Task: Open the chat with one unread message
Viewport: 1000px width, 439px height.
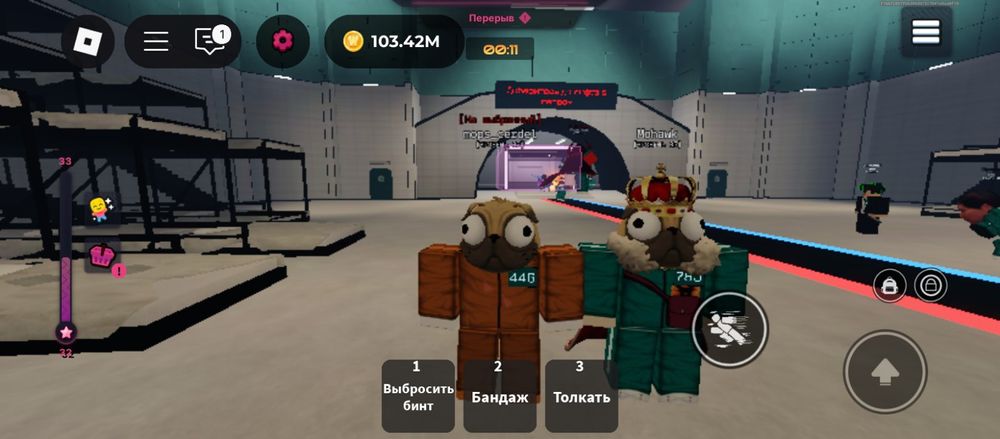Action: point(210,41)
